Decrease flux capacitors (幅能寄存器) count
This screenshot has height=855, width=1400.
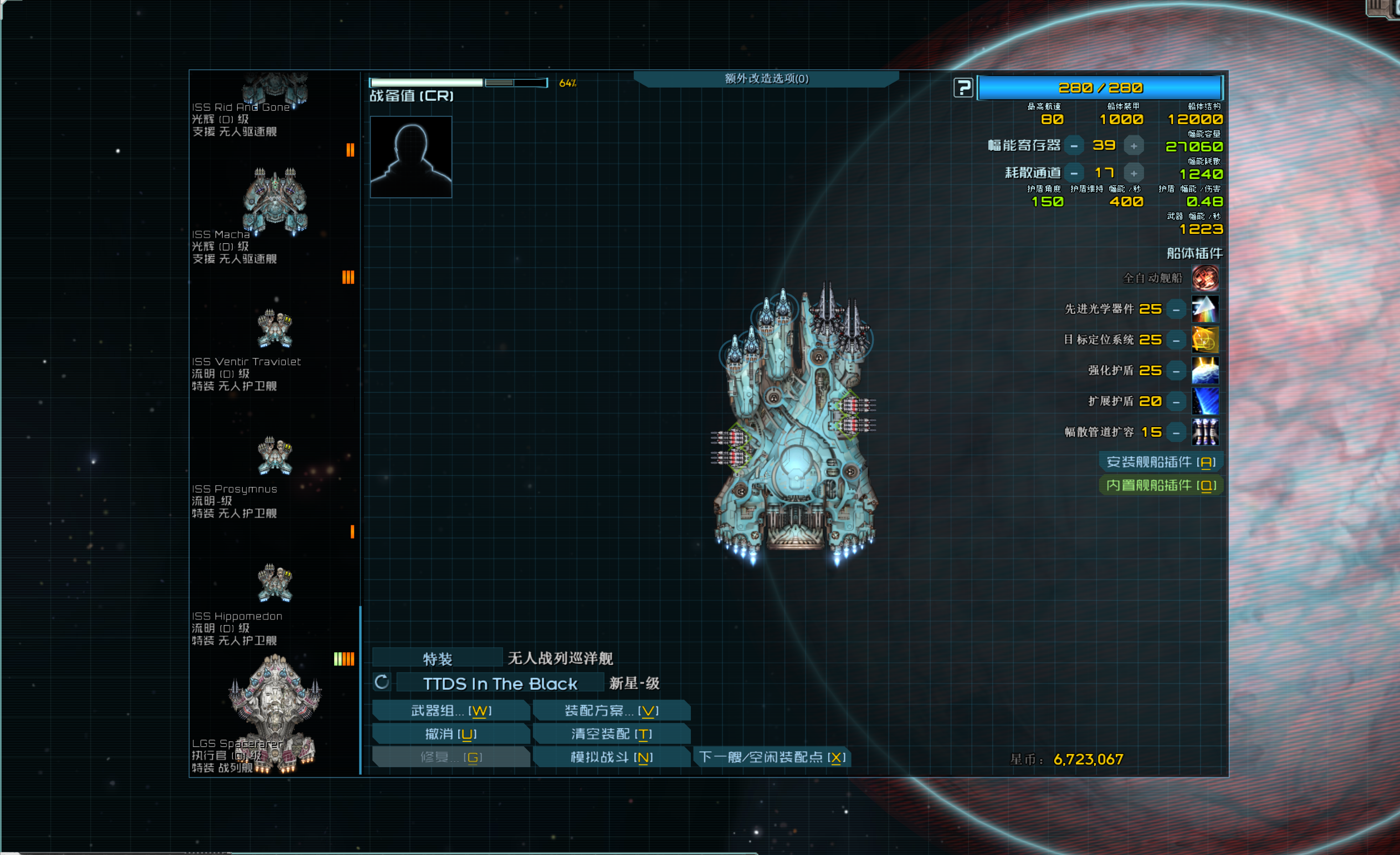1074,146
